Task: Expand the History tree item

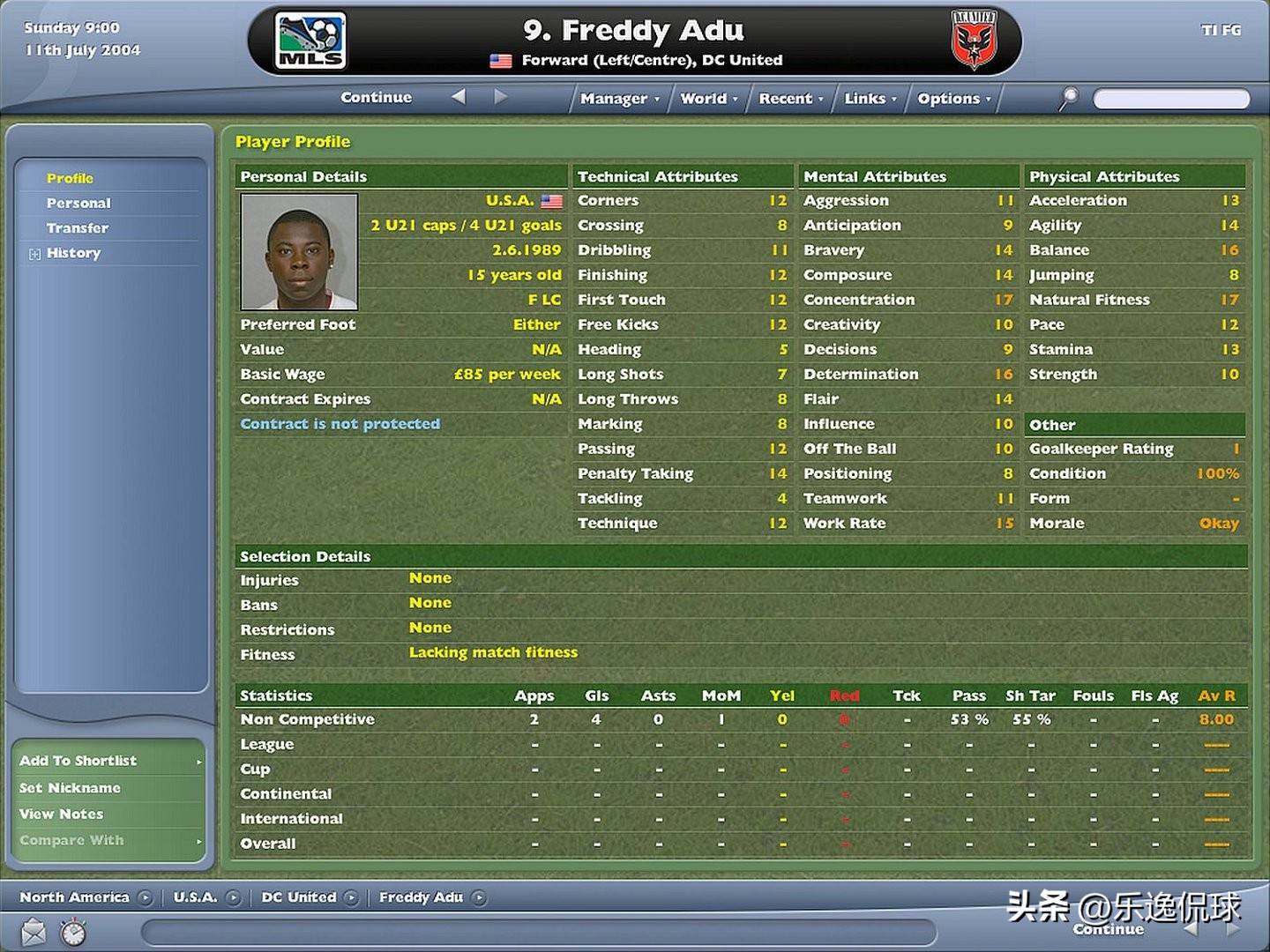Action: click(34, 254)
